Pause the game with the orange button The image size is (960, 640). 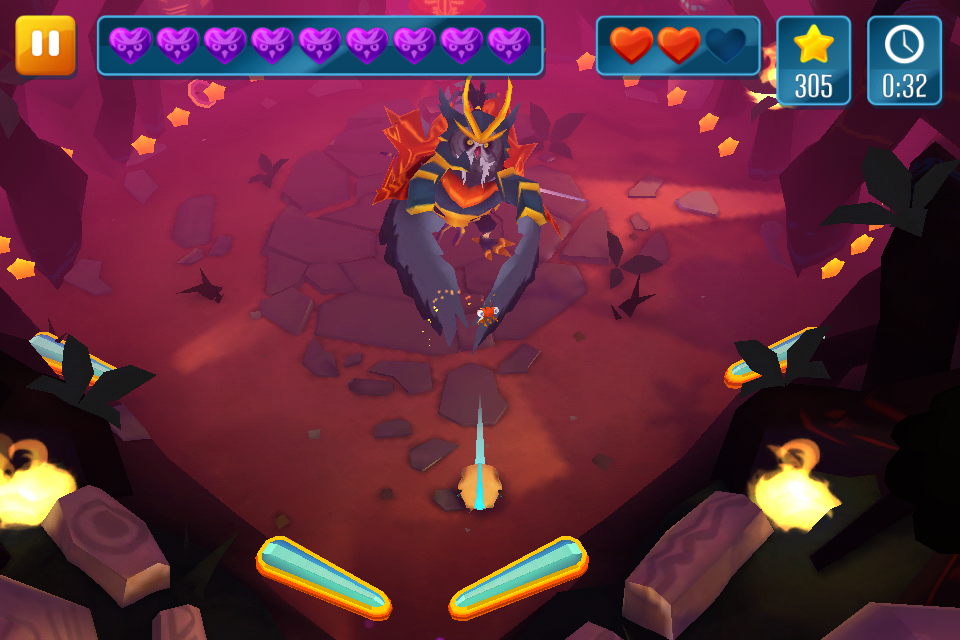[46, 45]
